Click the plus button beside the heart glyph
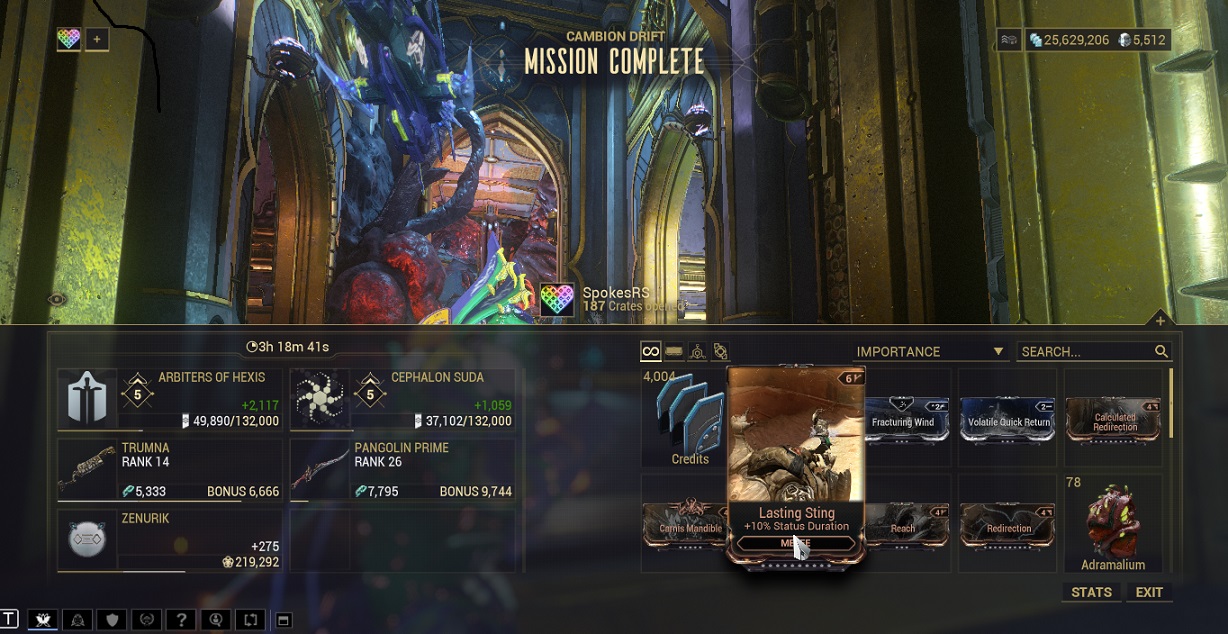Screen dimensions: 1228x634 [97, 40]
